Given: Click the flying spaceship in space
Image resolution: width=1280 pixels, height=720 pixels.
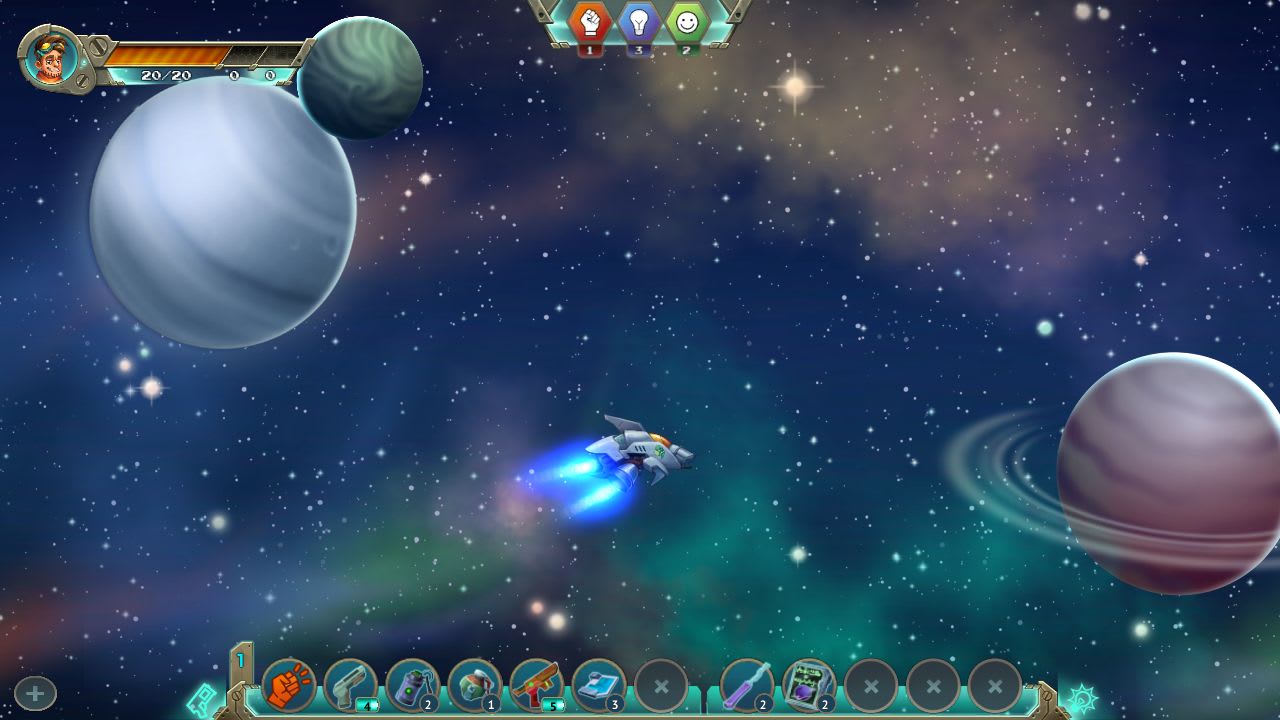Looking at the screenshot, I should pos(638,450).
